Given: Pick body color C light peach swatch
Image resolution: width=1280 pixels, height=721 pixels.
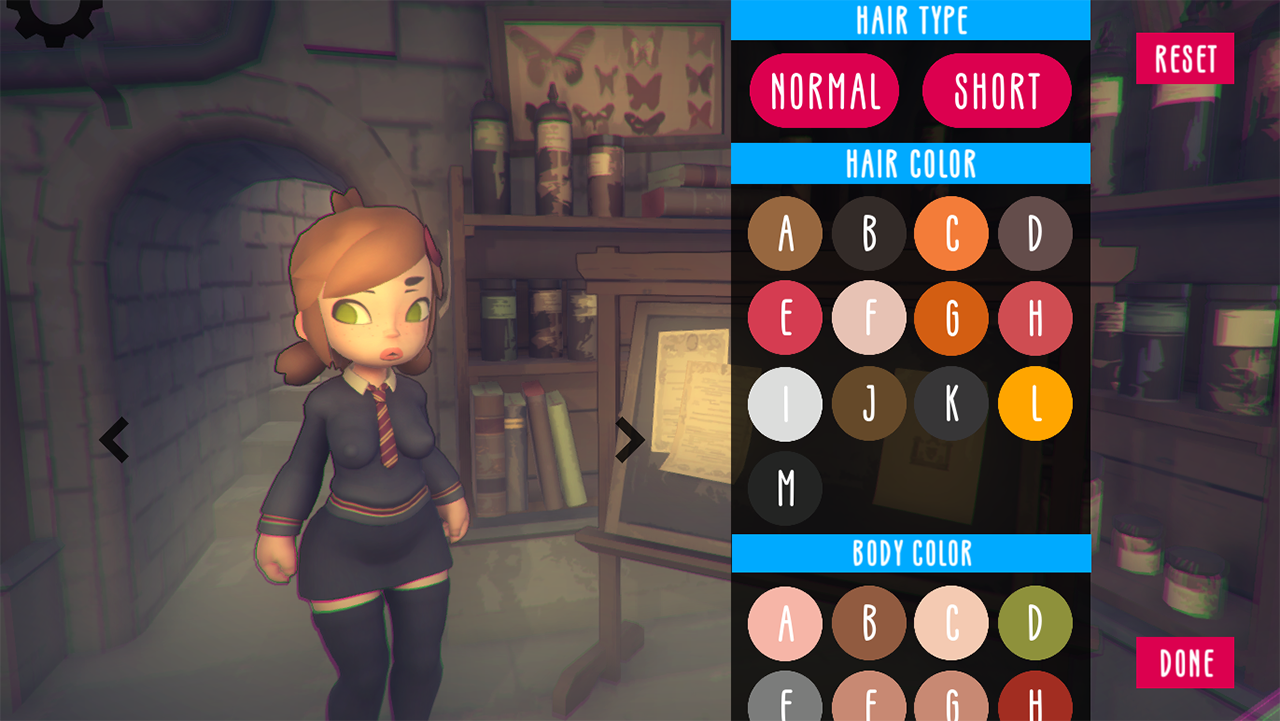Looking at the screenshot, I should [x=951, y=623].
